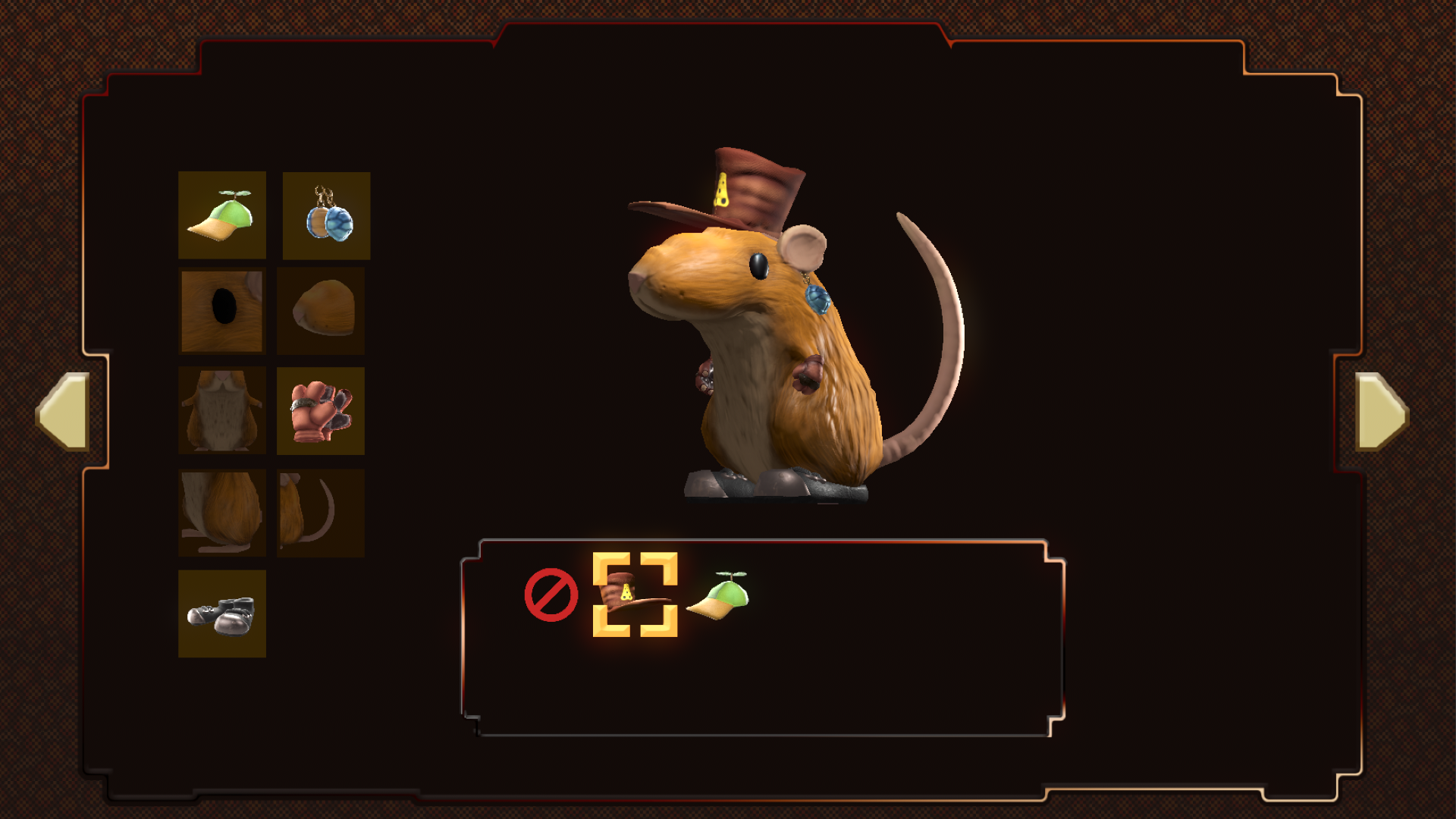
Task: Select the nose hole customization slot
Action: coord(221,312)
